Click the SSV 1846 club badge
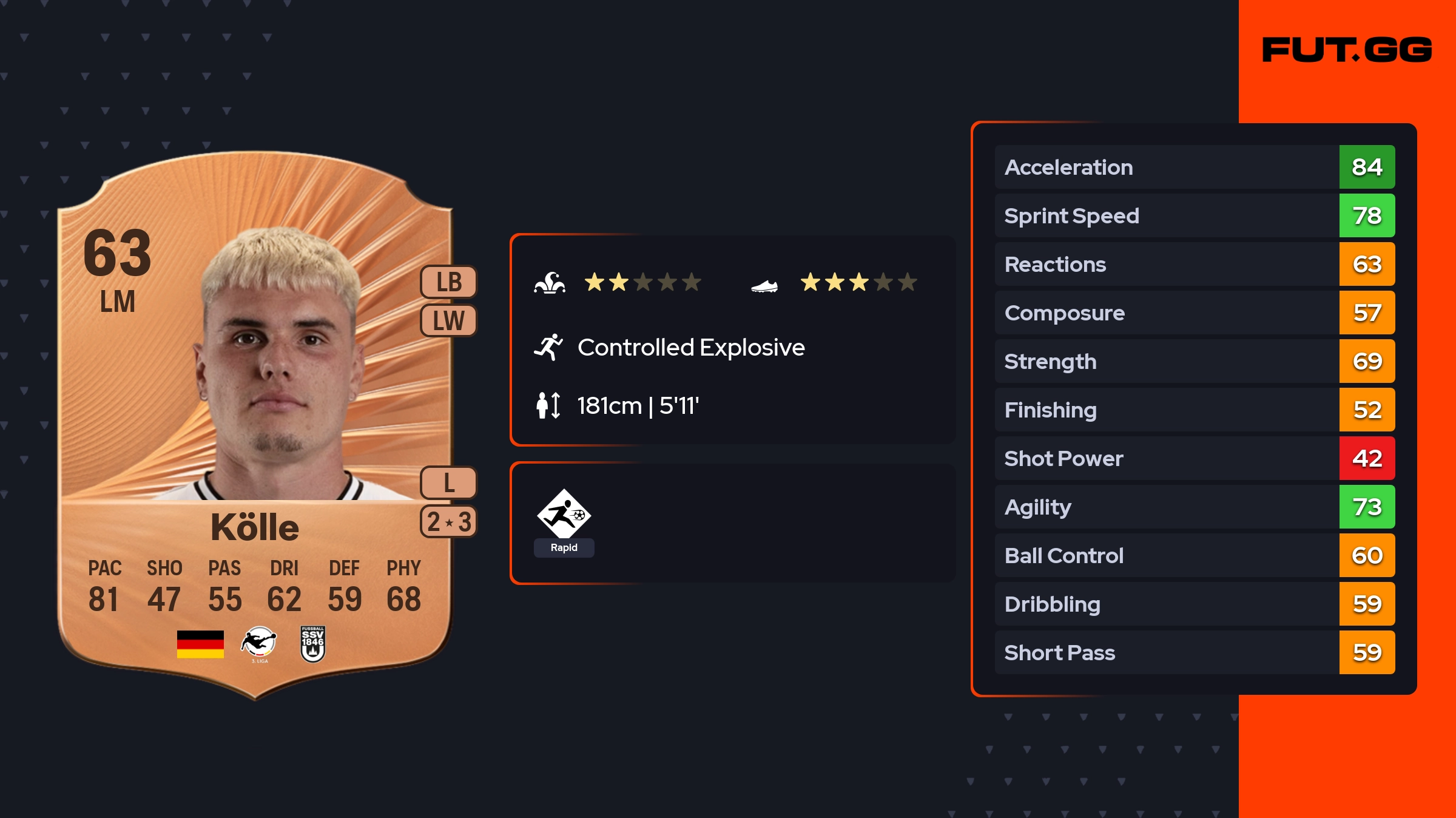 313,644
